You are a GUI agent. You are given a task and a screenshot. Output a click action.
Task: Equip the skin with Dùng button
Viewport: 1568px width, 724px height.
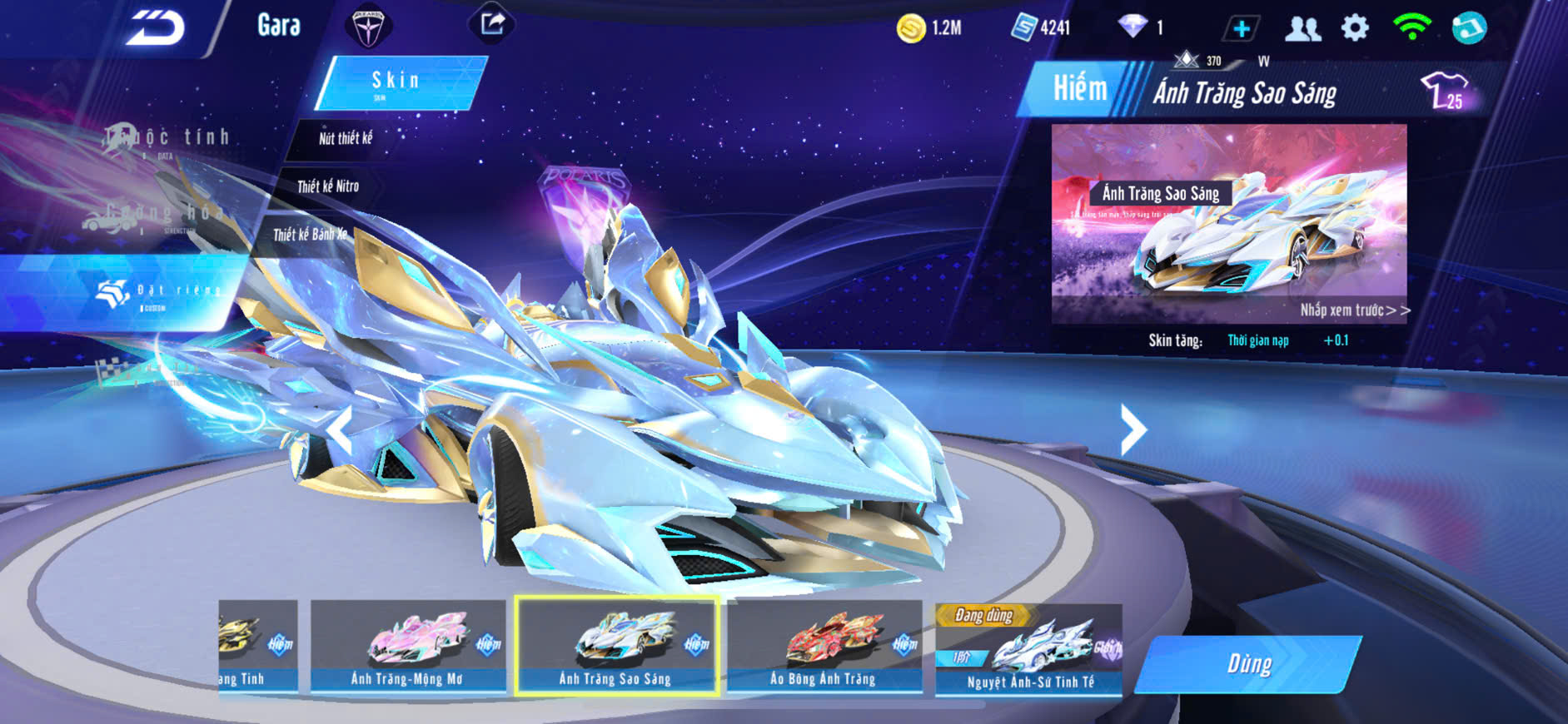pyautogui.click(x=1248, y=664)
